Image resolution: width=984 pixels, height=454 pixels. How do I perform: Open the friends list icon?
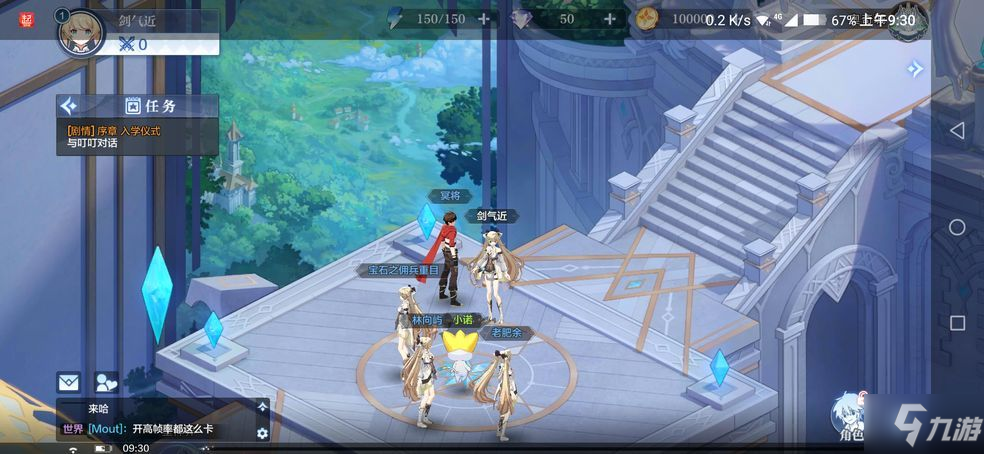[105, 381]
